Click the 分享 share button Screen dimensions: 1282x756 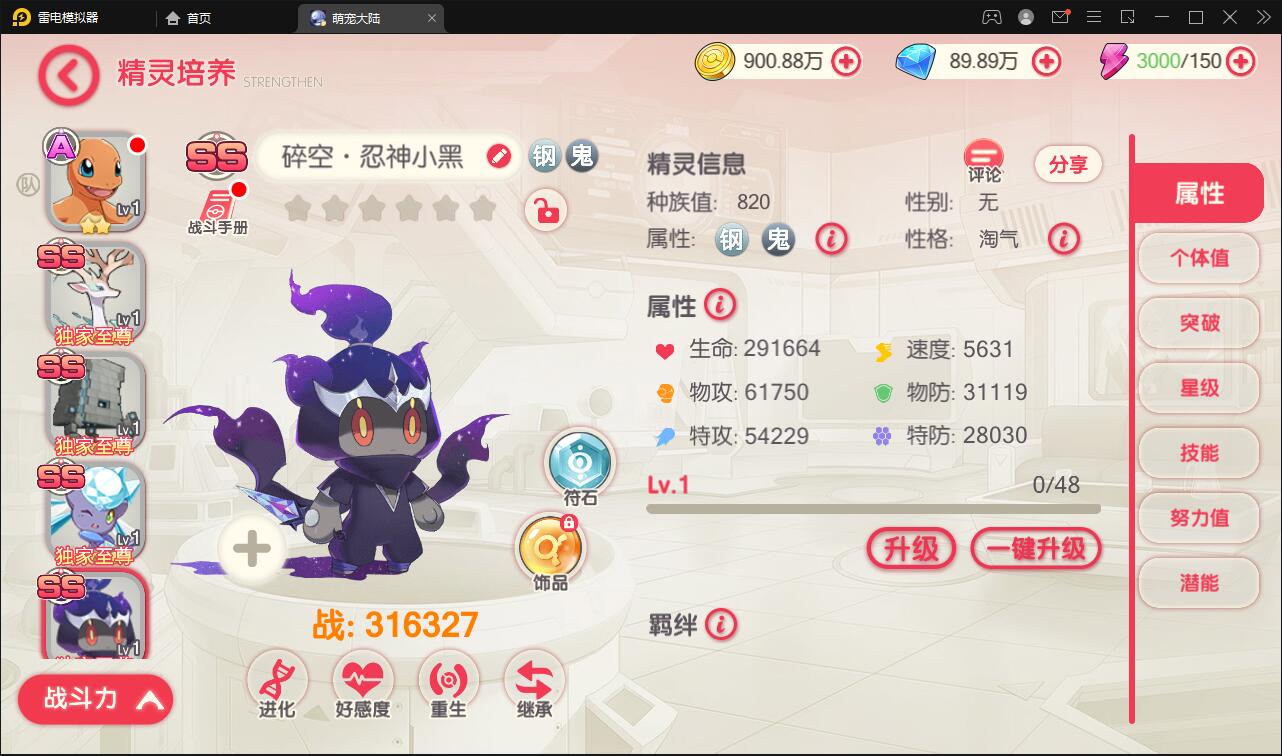click(x=1067, y=164)
